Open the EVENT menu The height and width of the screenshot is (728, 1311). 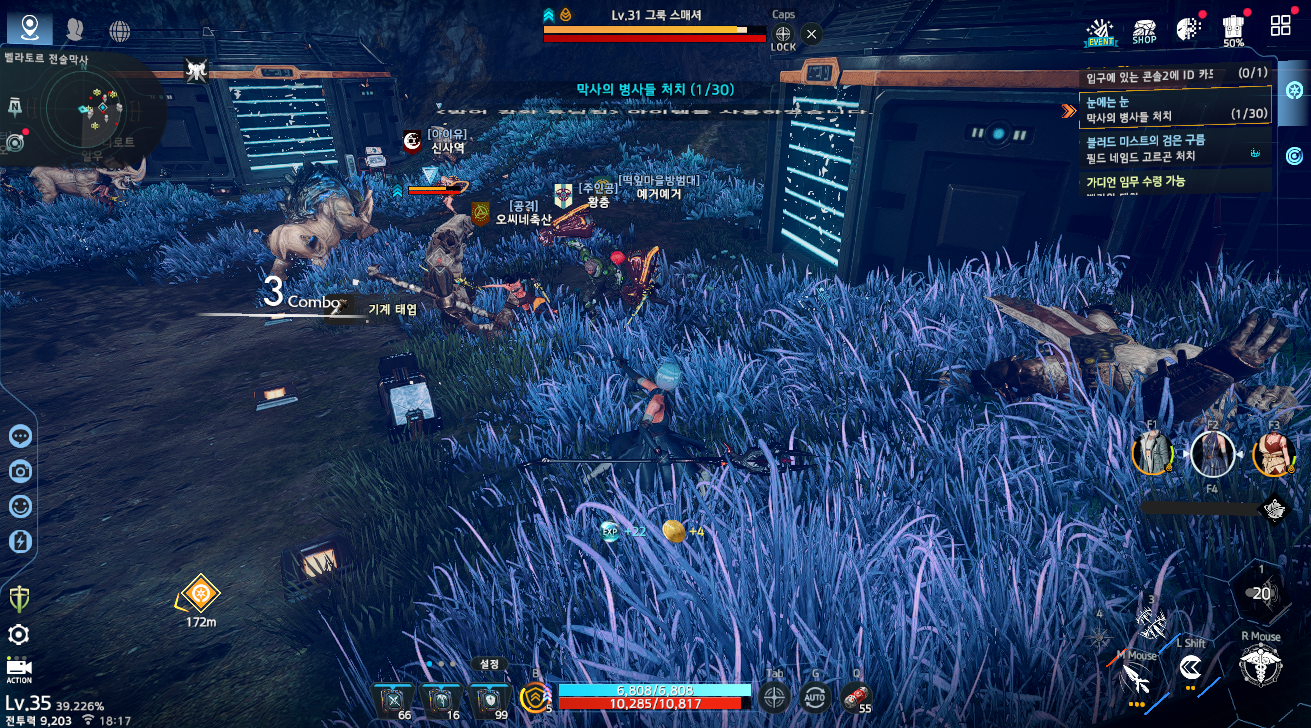pos(1101,32)
